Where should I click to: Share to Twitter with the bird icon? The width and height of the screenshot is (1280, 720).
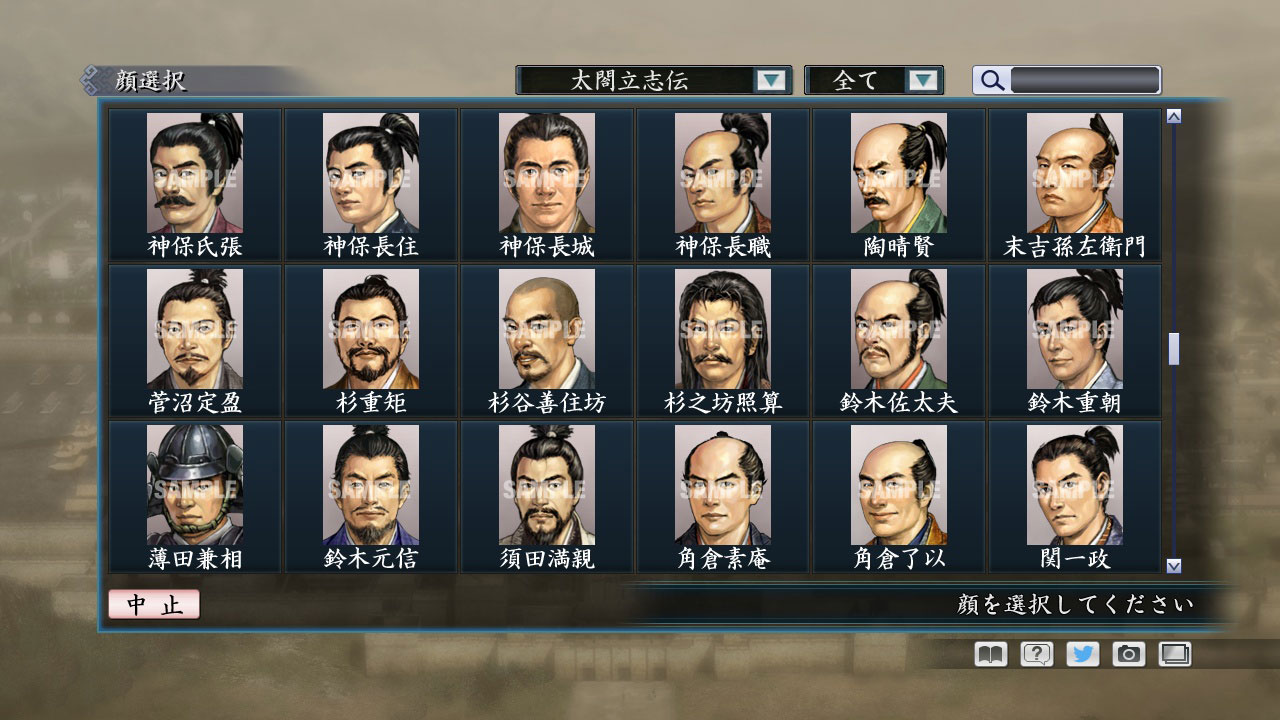1081,653
